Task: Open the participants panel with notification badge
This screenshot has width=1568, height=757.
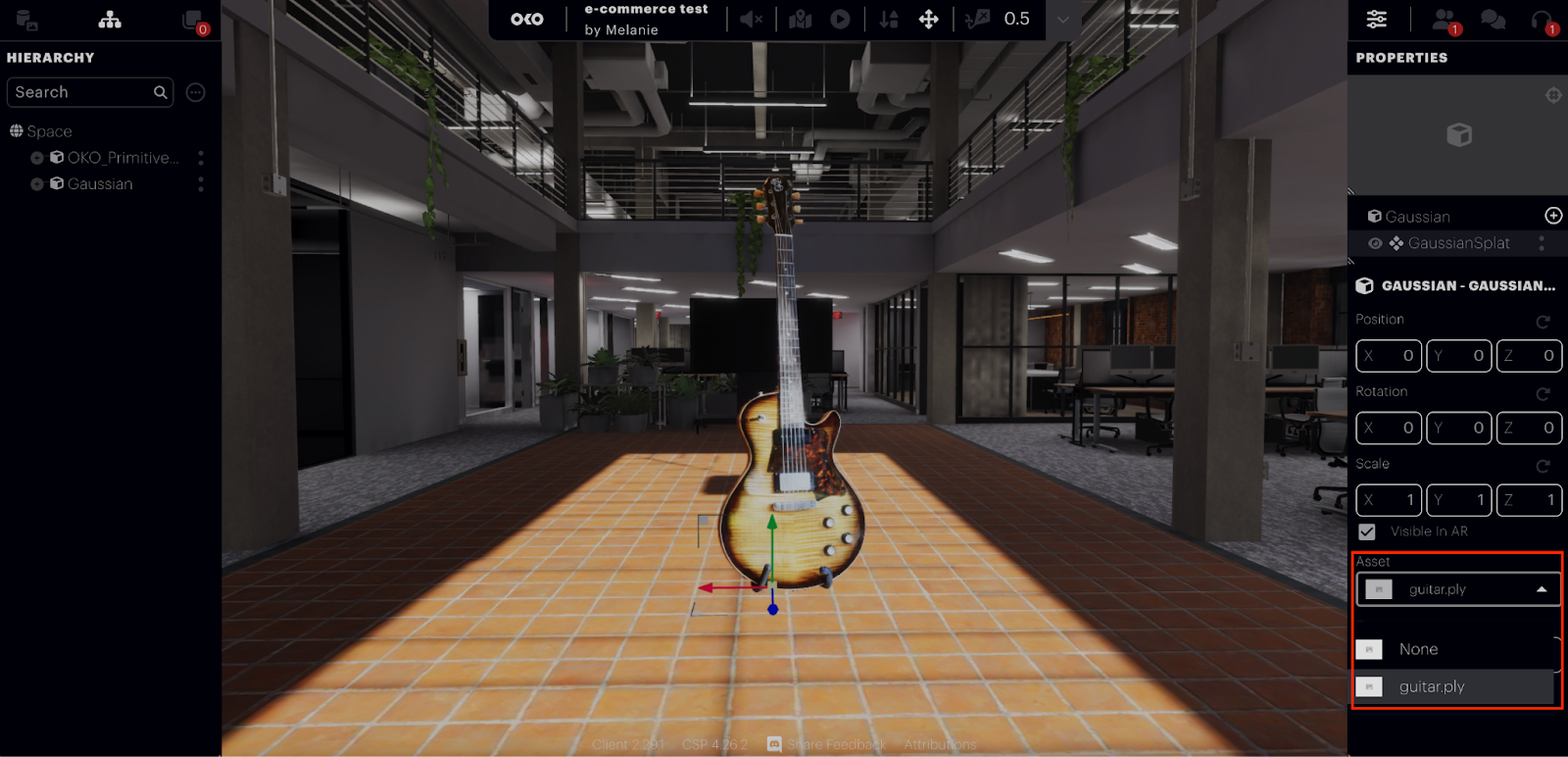Action: click(1445, 20)
